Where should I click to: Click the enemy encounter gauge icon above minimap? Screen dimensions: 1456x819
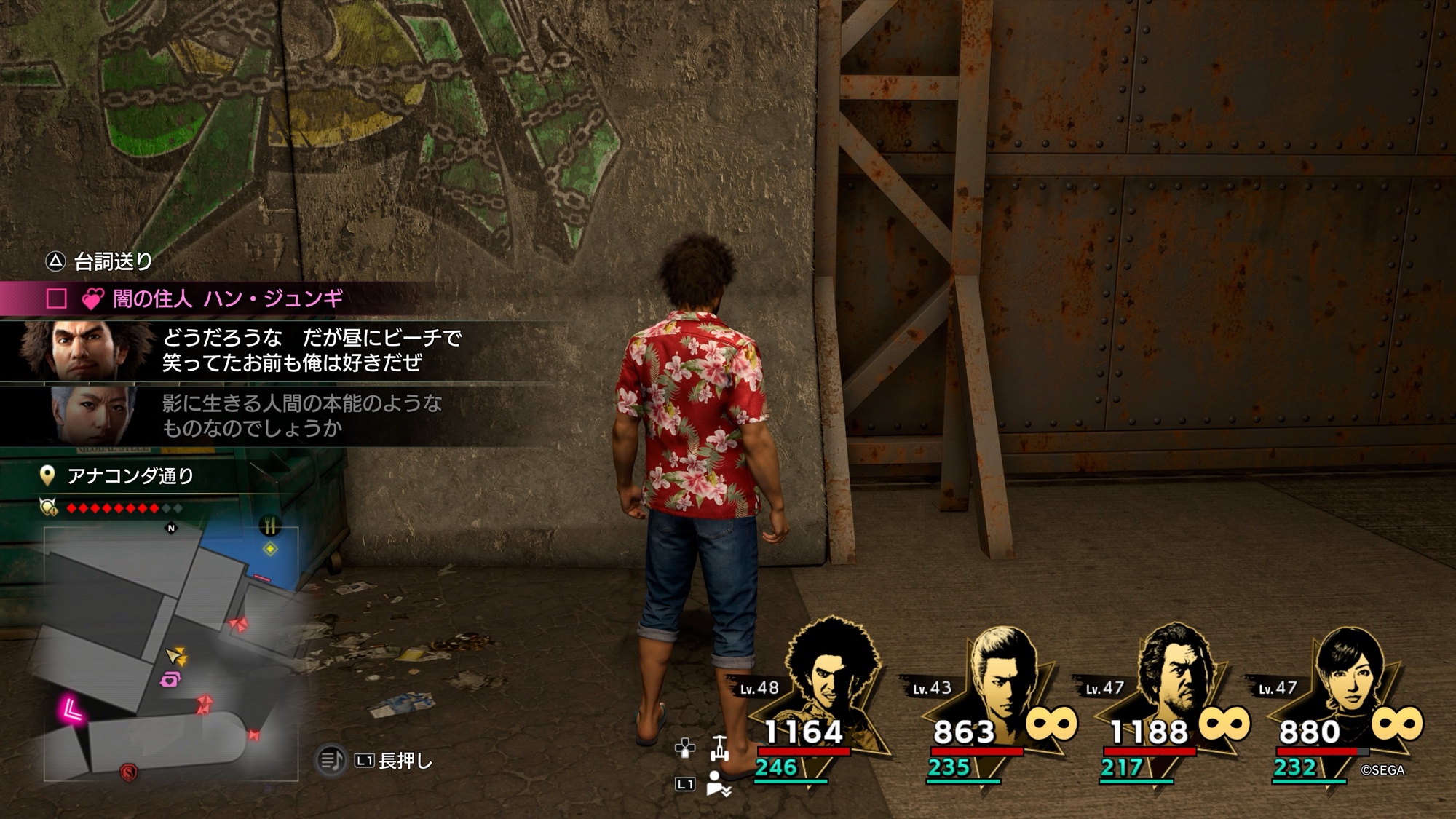point(49,507)
